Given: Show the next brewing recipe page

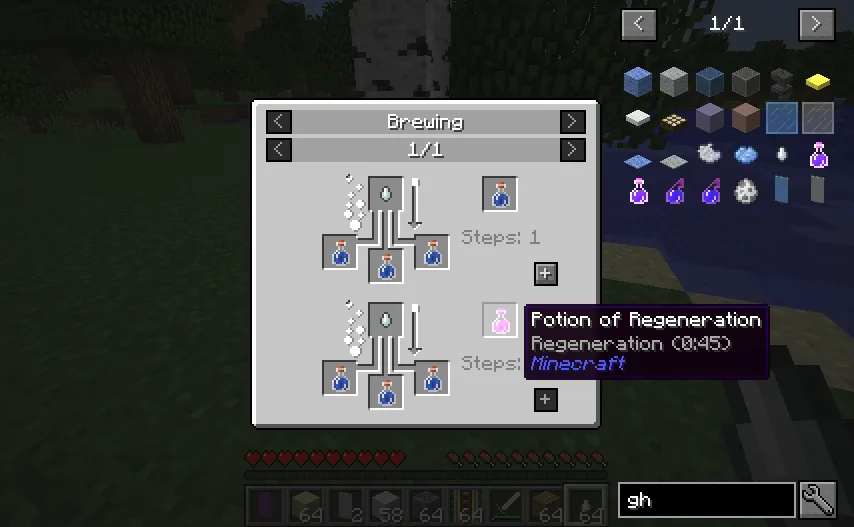Looking at the screenshot, I should (x=572, y=150).
